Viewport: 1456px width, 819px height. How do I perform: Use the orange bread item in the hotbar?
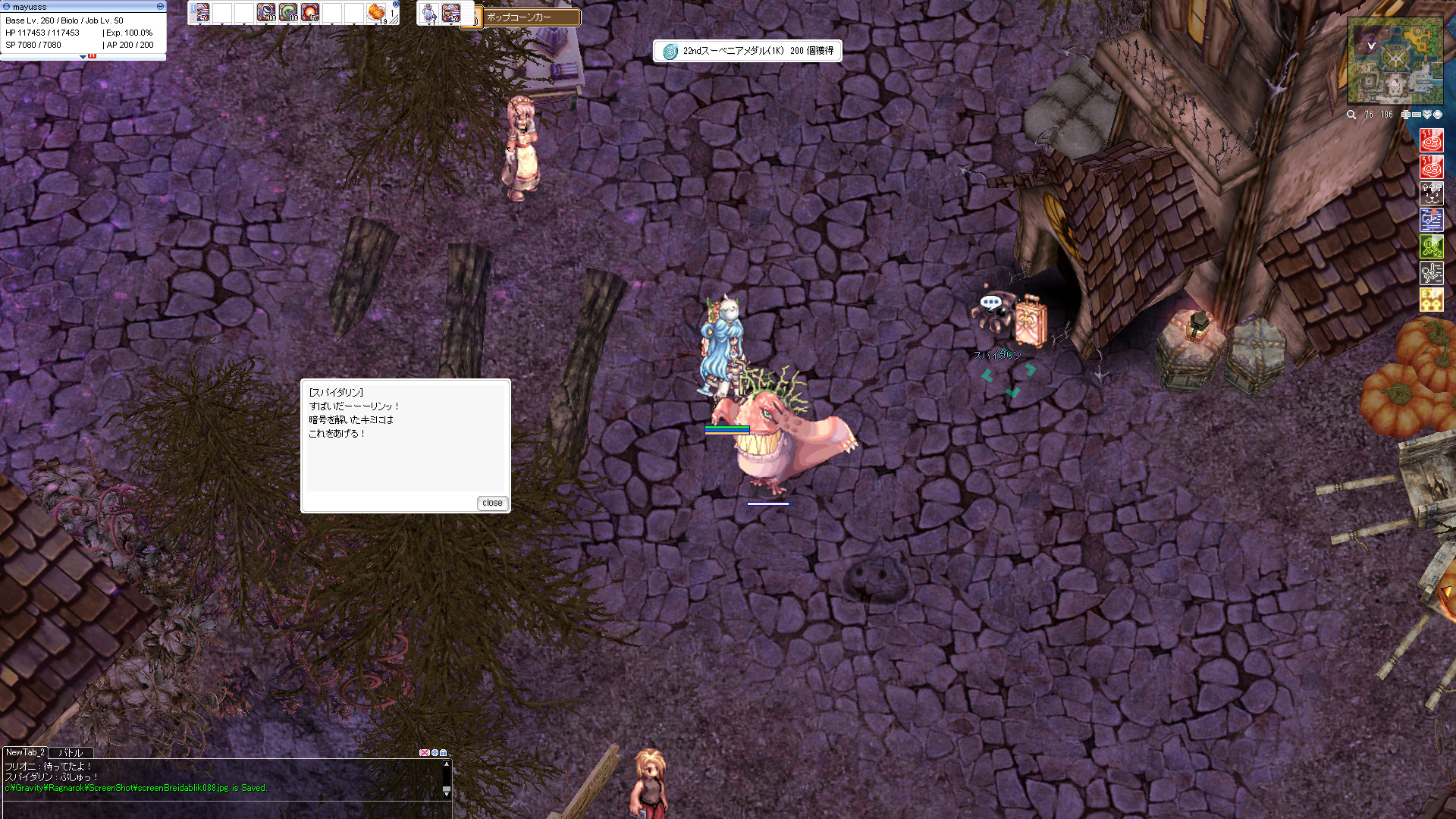point(376,12)
